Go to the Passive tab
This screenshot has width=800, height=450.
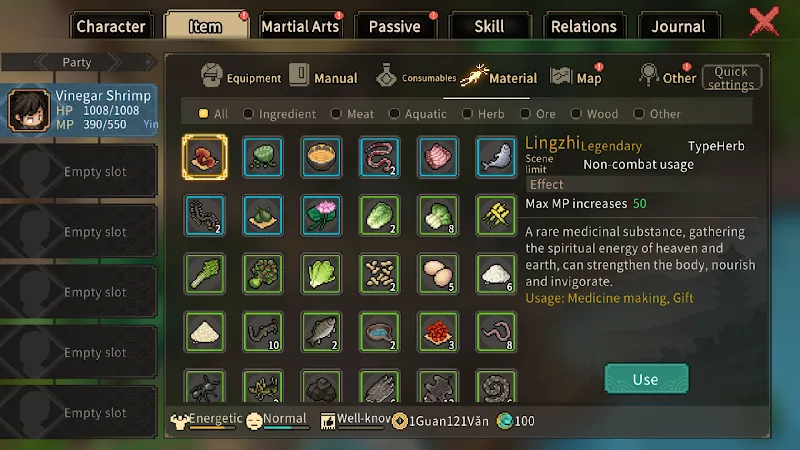click(394, 27)
